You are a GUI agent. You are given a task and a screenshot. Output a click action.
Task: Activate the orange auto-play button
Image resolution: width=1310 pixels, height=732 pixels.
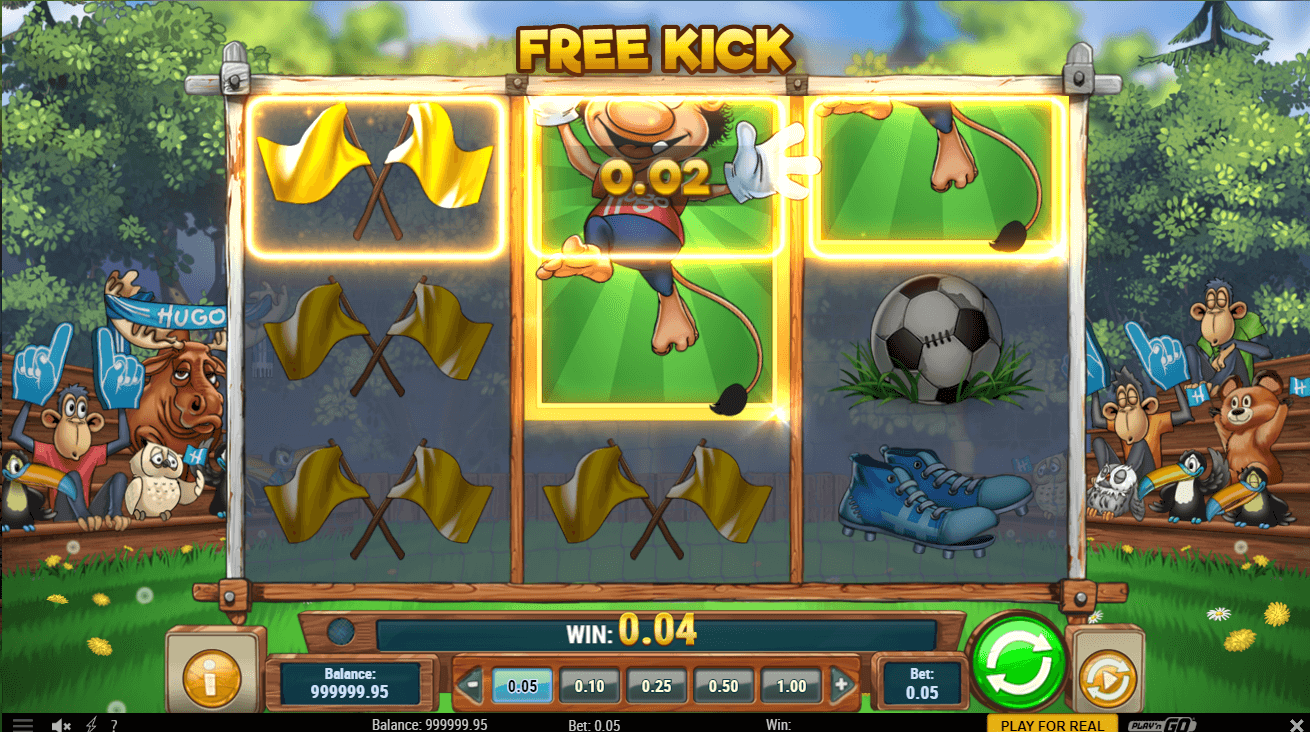(x=1106, y=679)
